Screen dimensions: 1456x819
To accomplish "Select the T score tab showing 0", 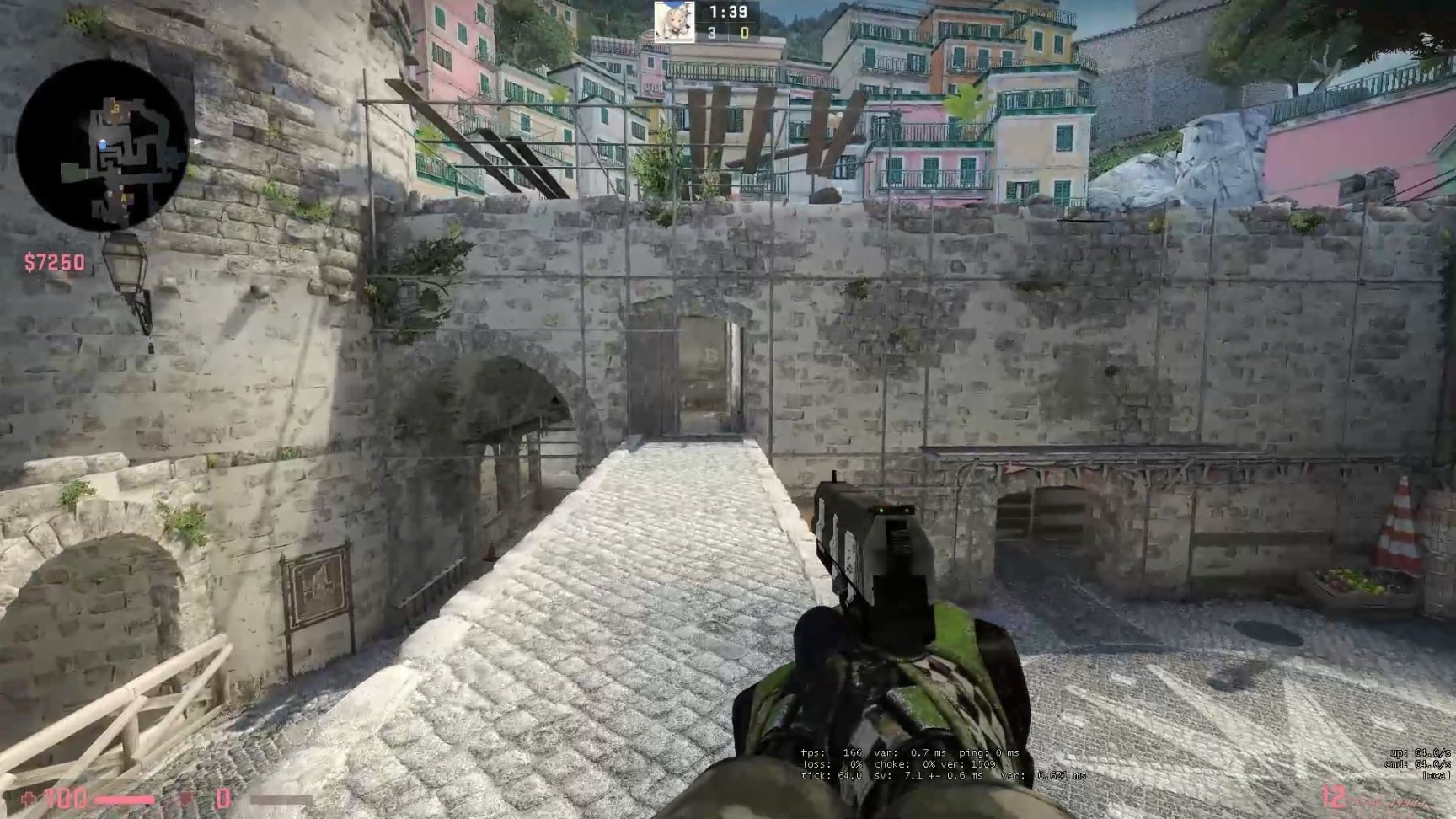I will pos(743,33).
